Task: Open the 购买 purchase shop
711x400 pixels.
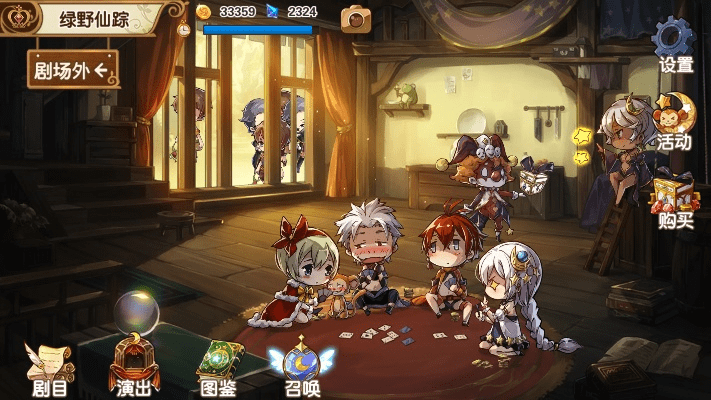Action: pos(675,199)
